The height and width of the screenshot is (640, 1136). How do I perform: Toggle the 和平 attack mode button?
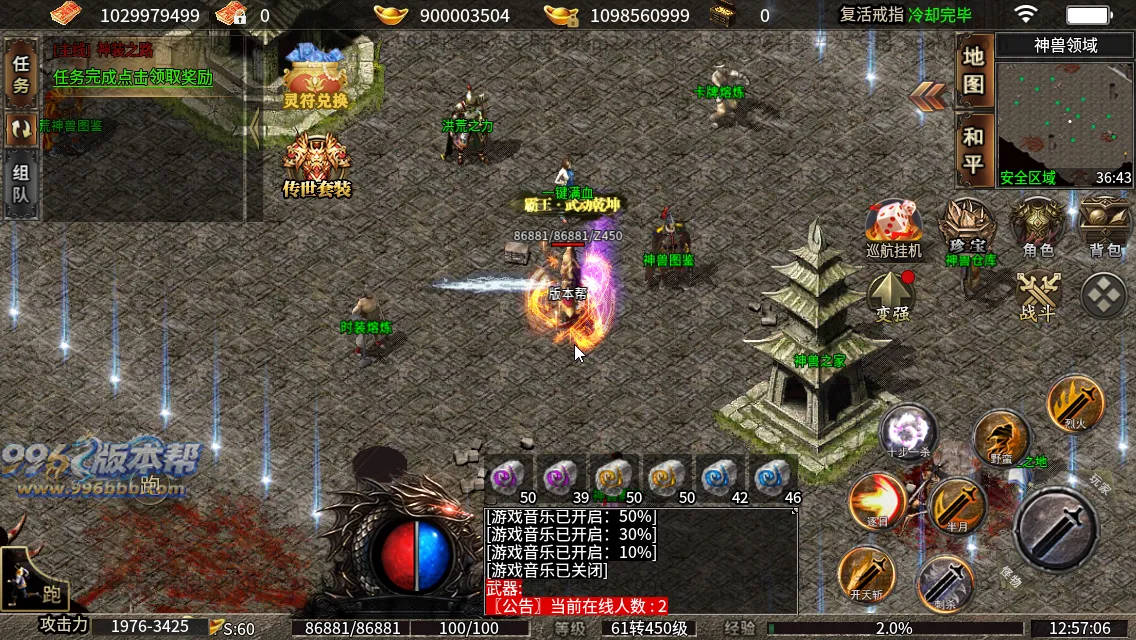coord(974,150)
